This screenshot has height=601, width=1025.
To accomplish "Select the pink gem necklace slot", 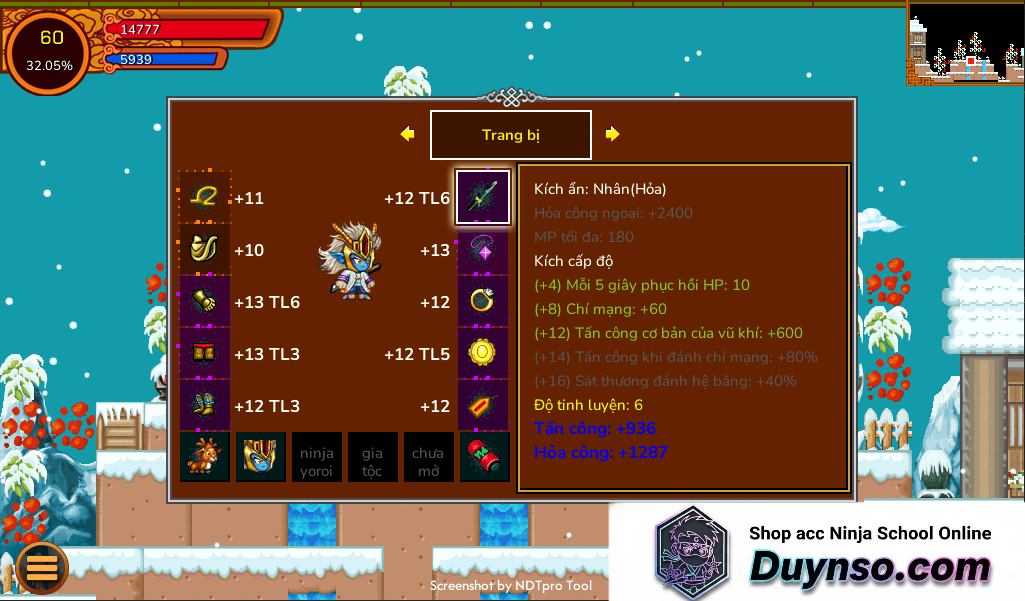I will (x=483, y=250).
